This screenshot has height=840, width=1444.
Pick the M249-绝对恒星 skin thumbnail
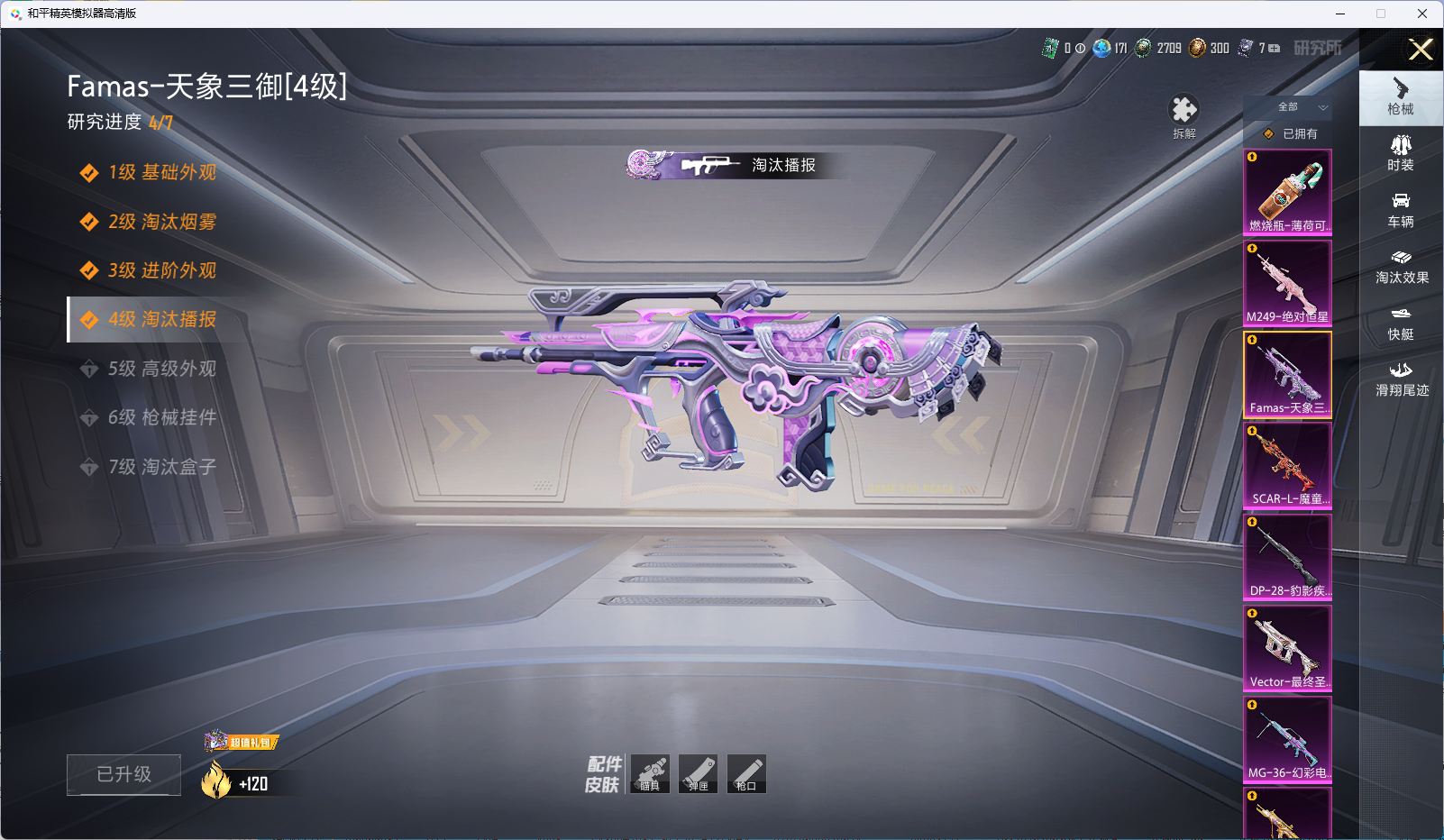1287,283
